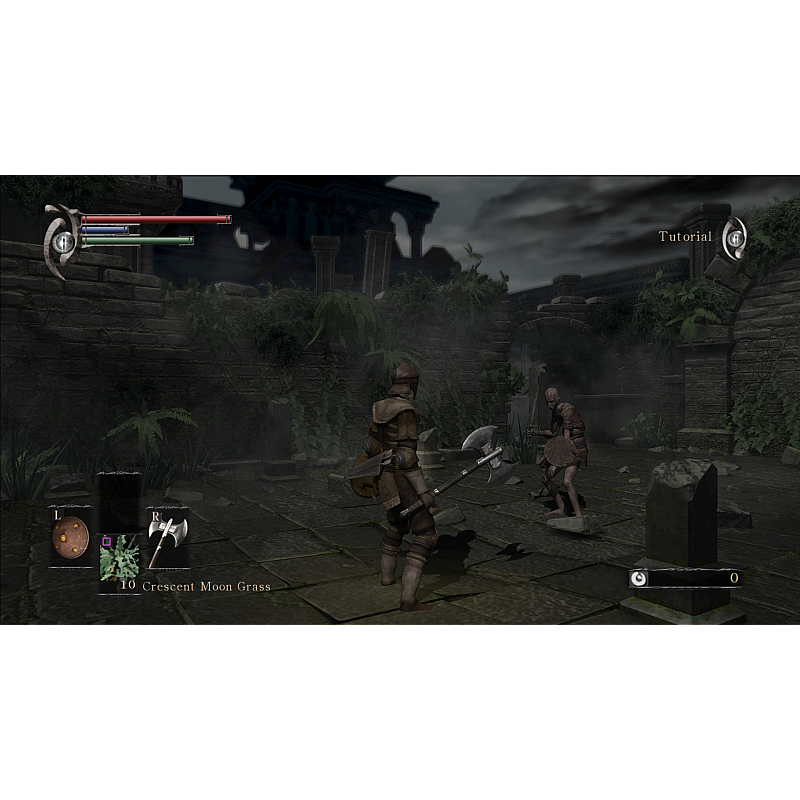Select the left-hand round shield slot
Screen dimensions: 800x800
(x=70, y=537)
